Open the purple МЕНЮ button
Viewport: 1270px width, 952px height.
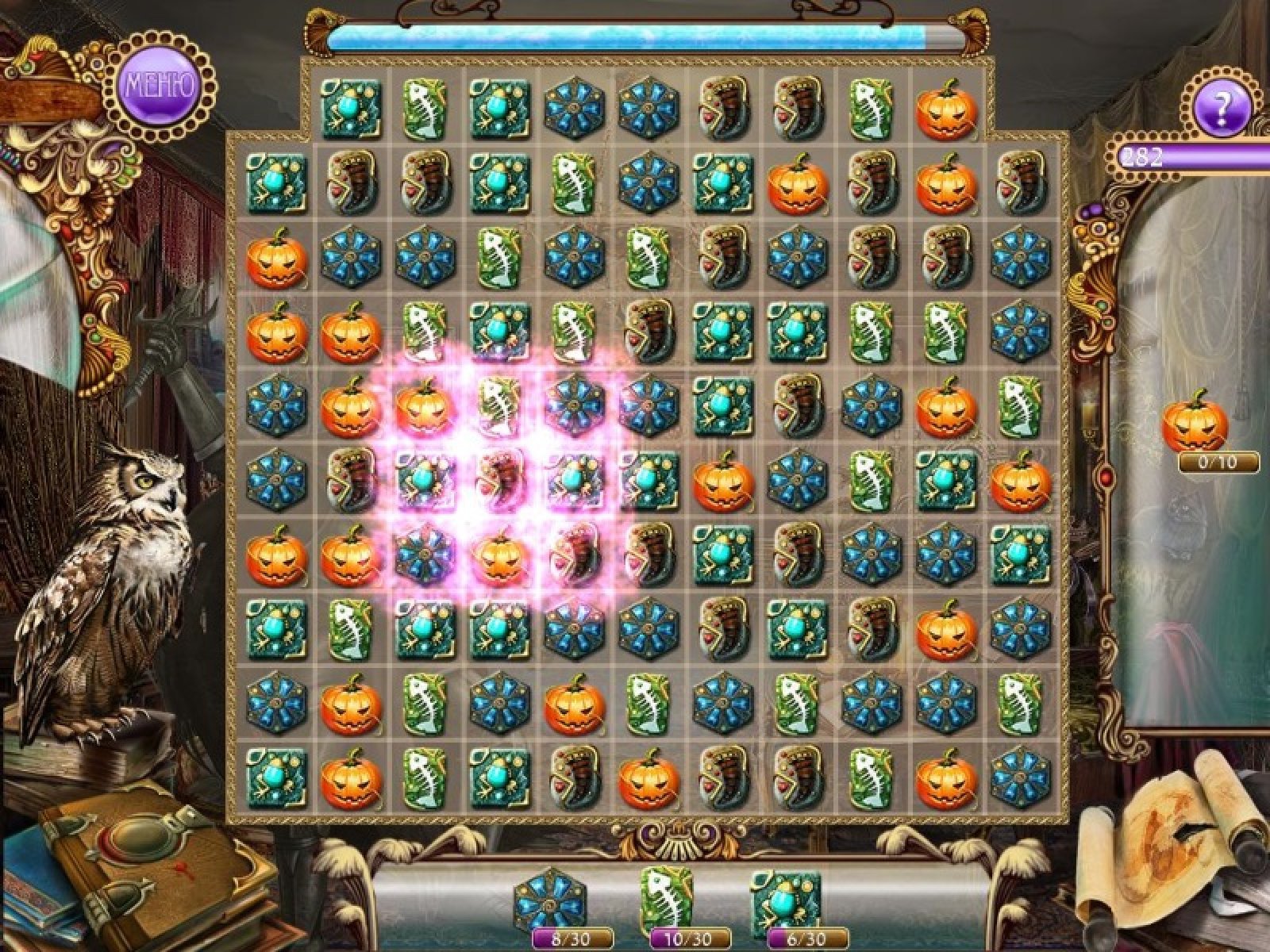pyautogui.click(x=158, y=85)
